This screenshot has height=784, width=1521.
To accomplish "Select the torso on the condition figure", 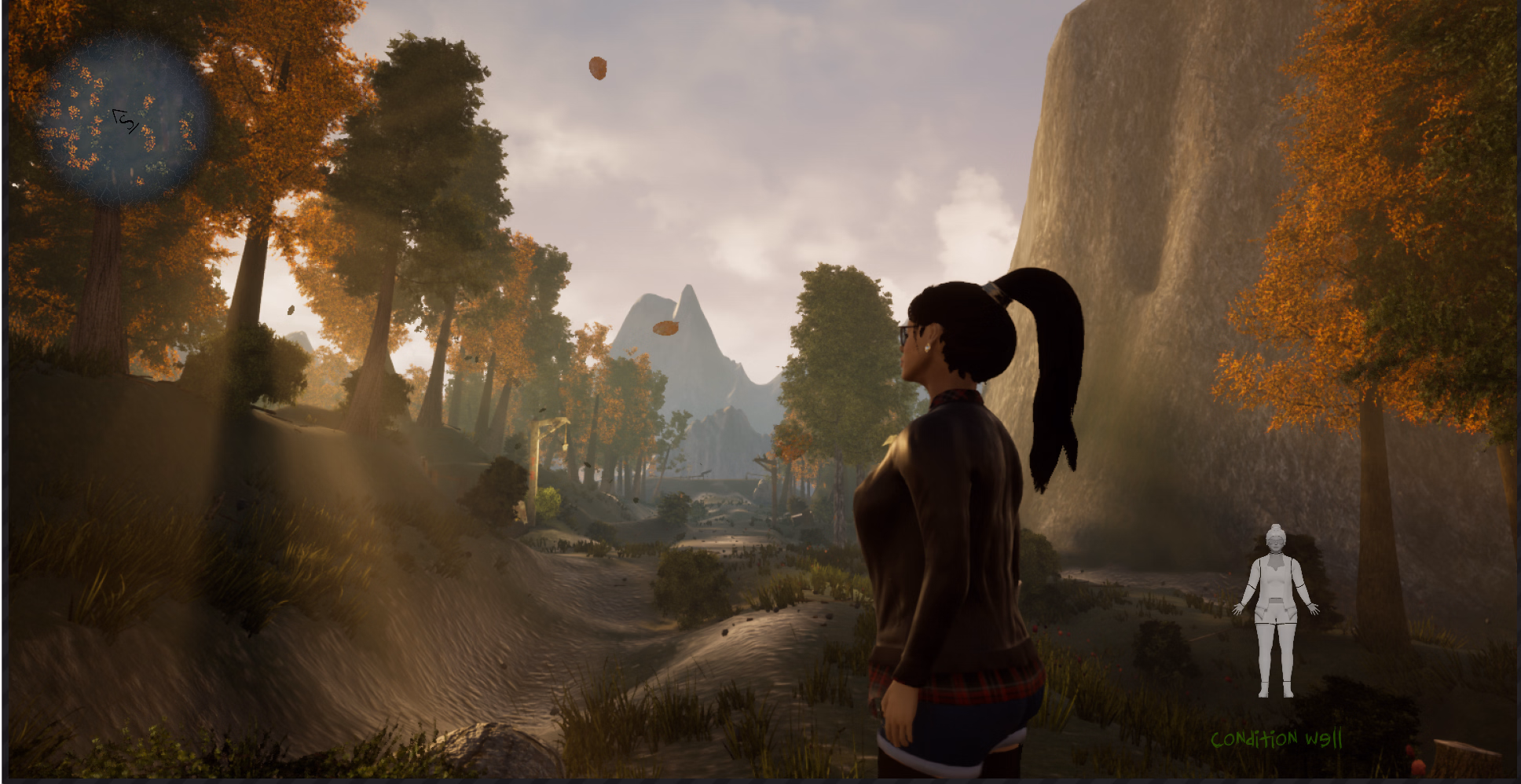I will (x=1275, y=581).
